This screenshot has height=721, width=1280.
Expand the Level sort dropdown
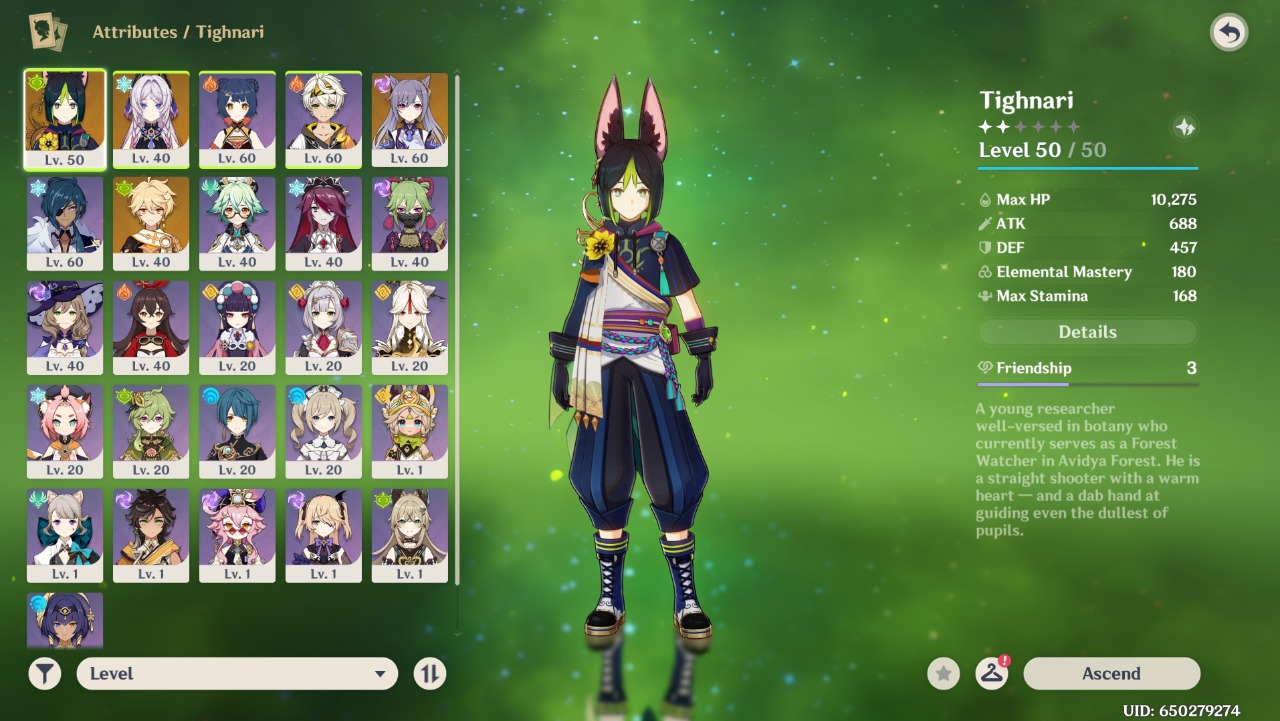(x=237, y=674)
